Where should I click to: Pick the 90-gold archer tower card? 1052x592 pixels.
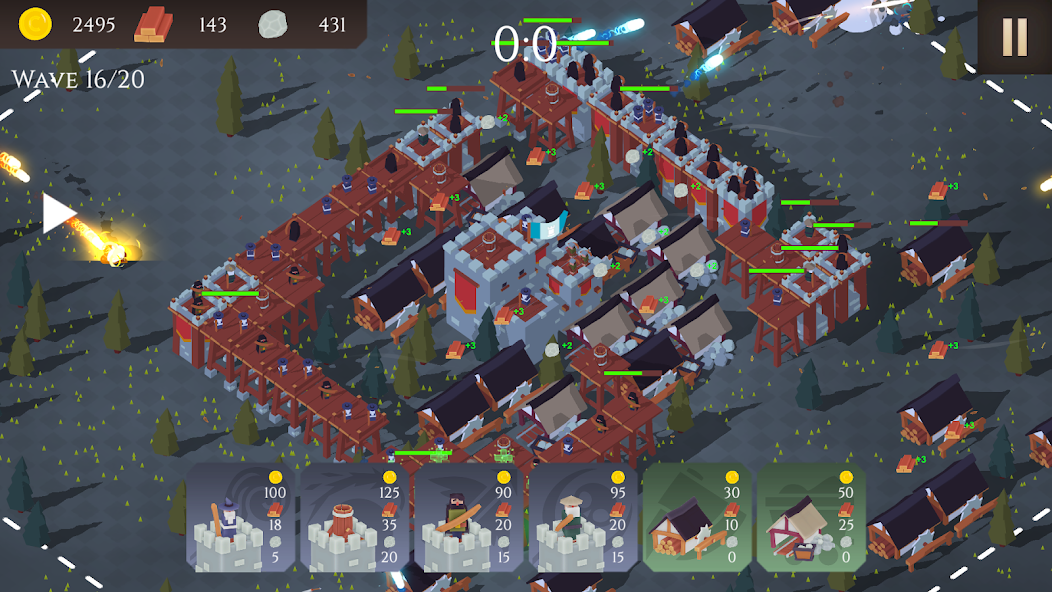pos(469,517)
